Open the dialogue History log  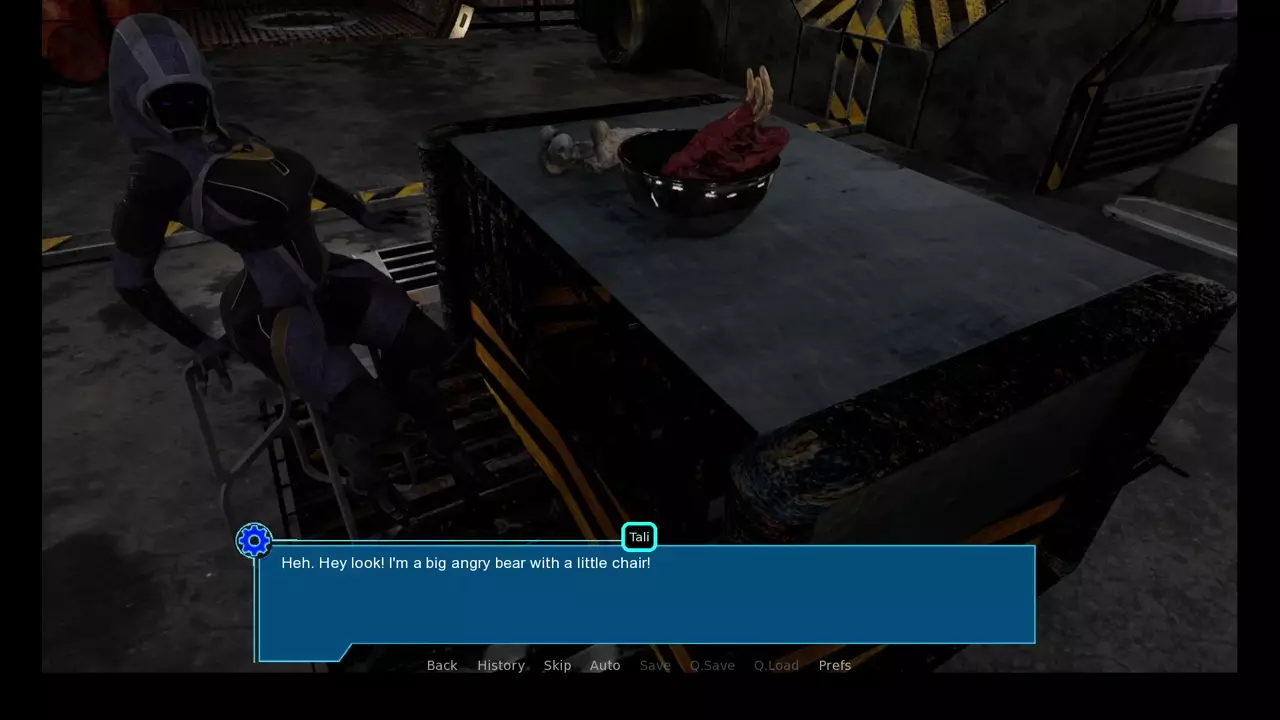501,666
